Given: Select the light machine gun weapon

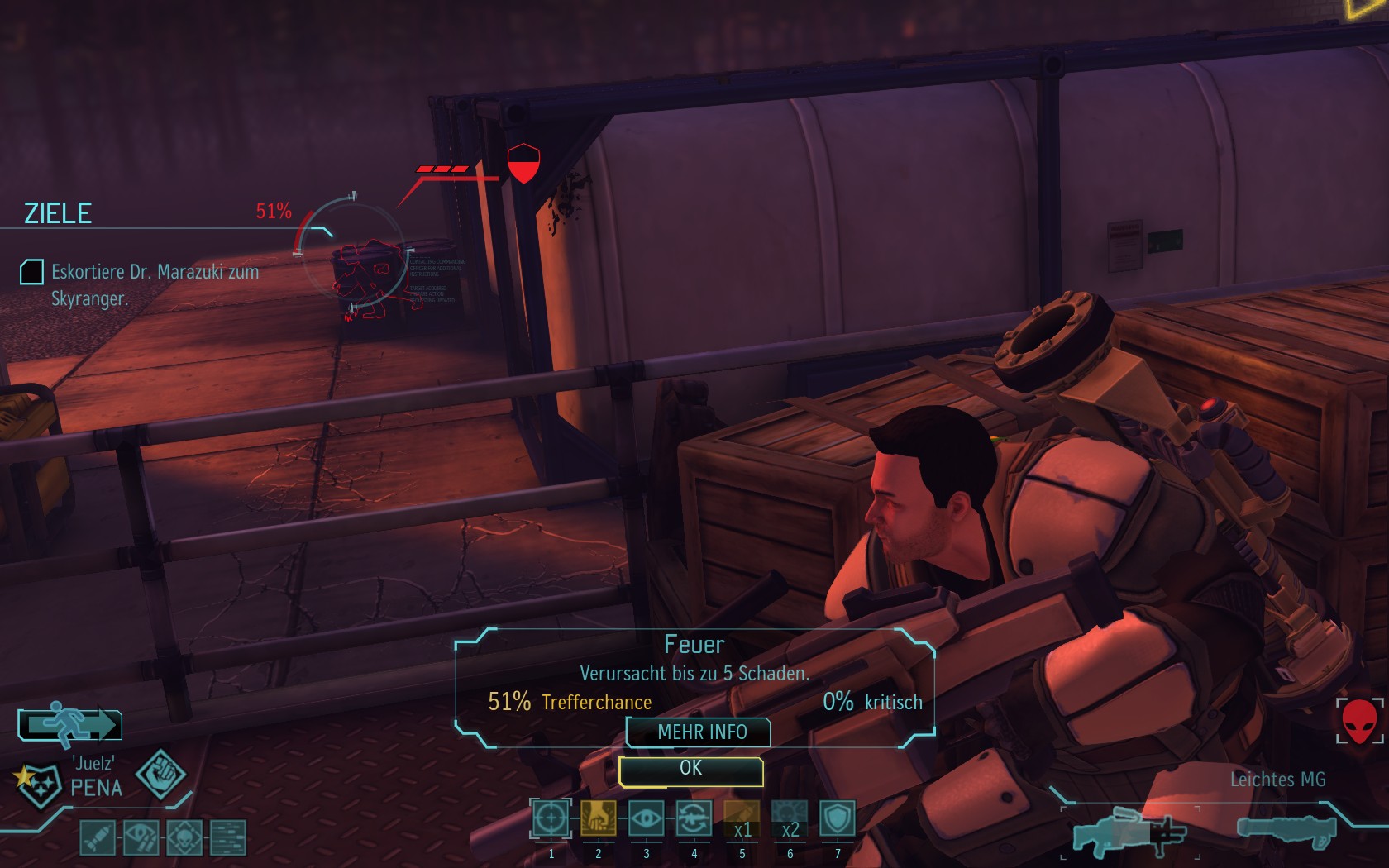Looking at the screenshot, I should [1129, 831].
